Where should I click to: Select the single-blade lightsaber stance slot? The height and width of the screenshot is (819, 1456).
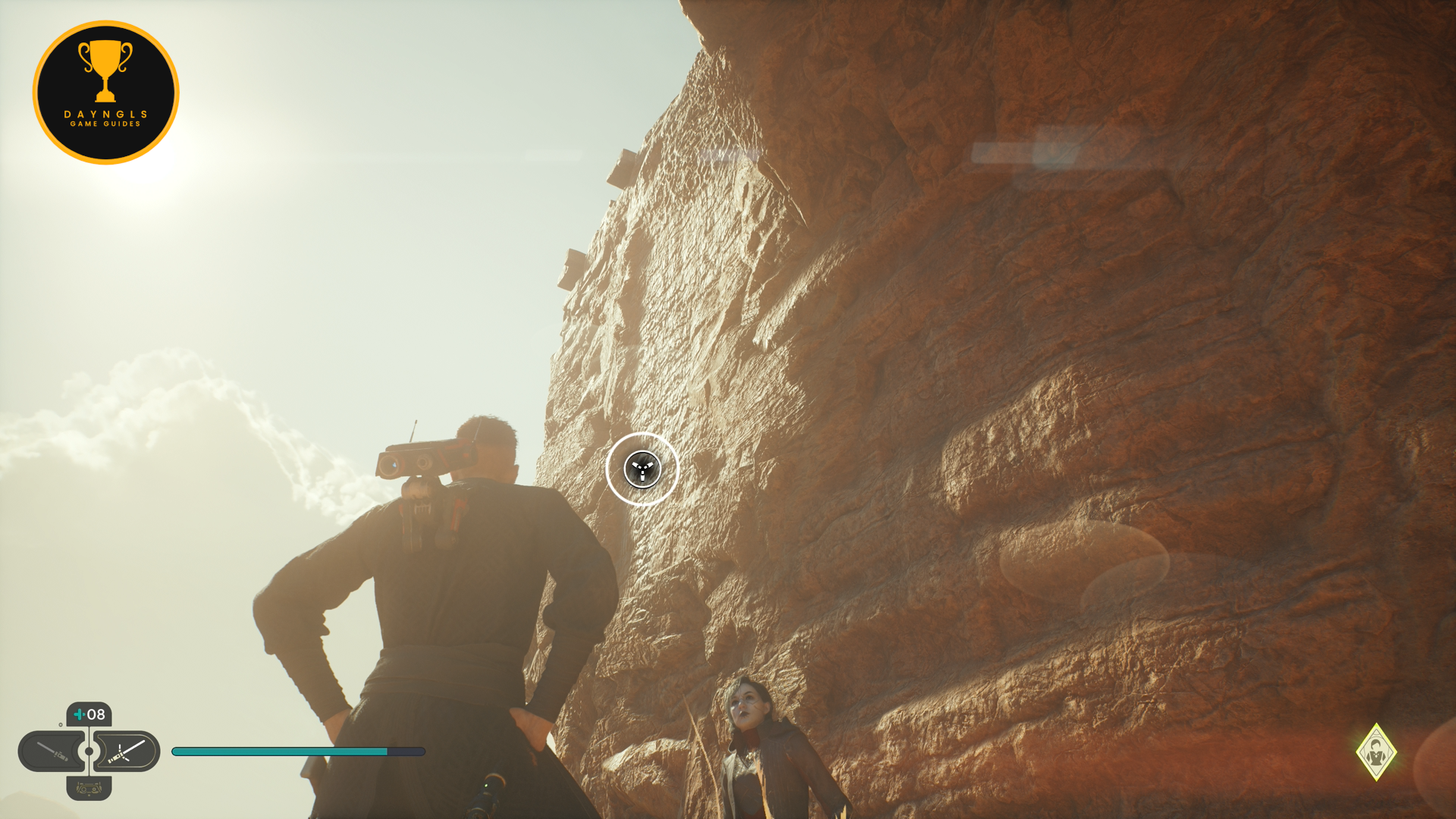[x=52, y=752]
